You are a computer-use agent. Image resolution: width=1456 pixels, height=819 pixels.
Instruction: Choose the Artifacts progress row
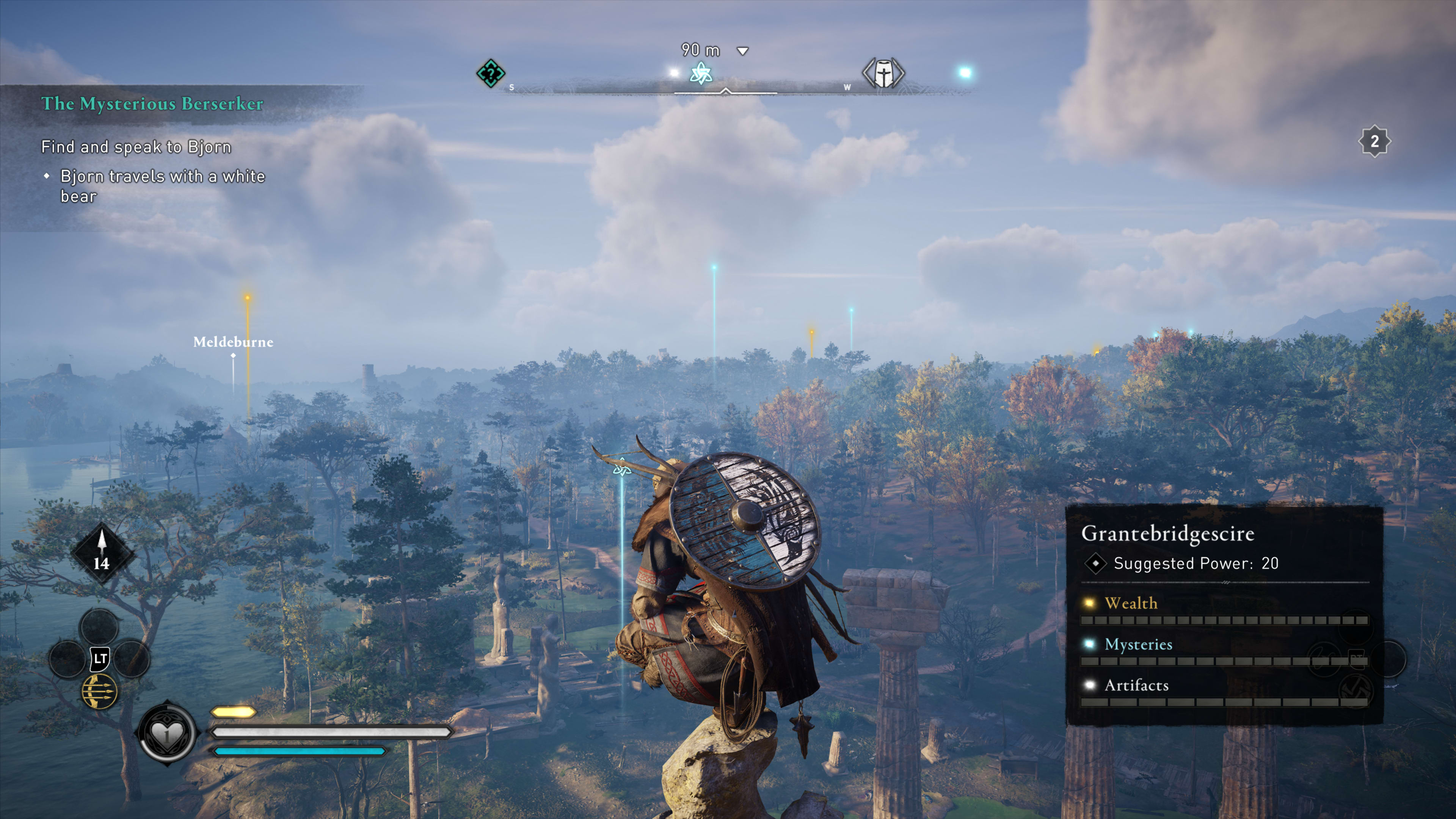(x=1224, y=692)
